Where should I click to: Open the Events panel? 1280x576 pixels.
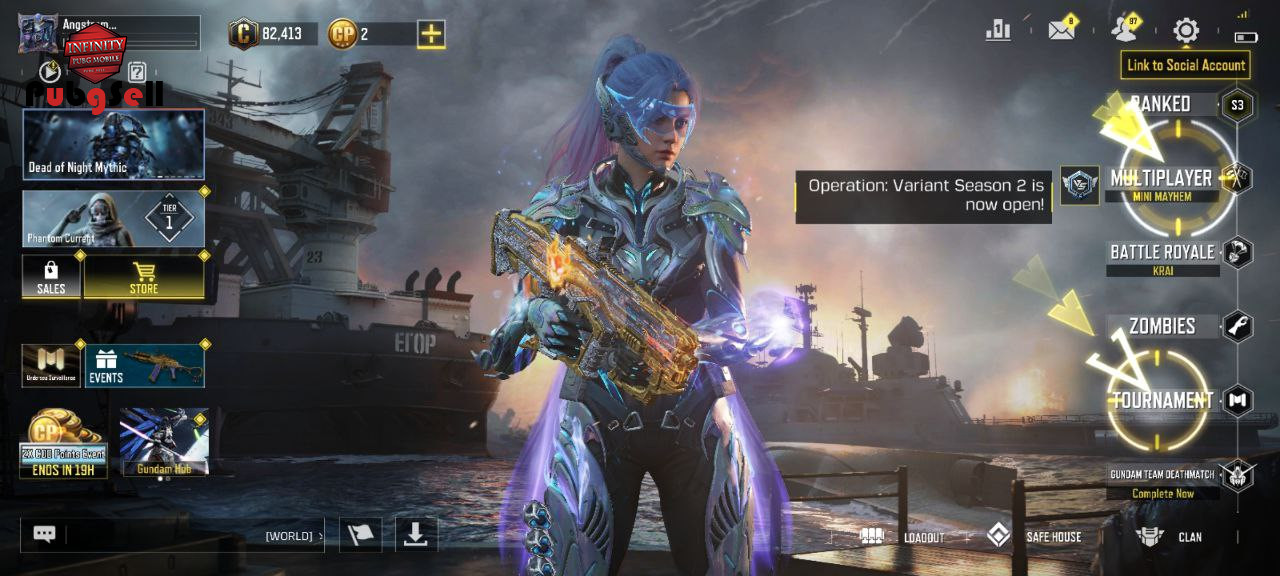coord(144,366)
